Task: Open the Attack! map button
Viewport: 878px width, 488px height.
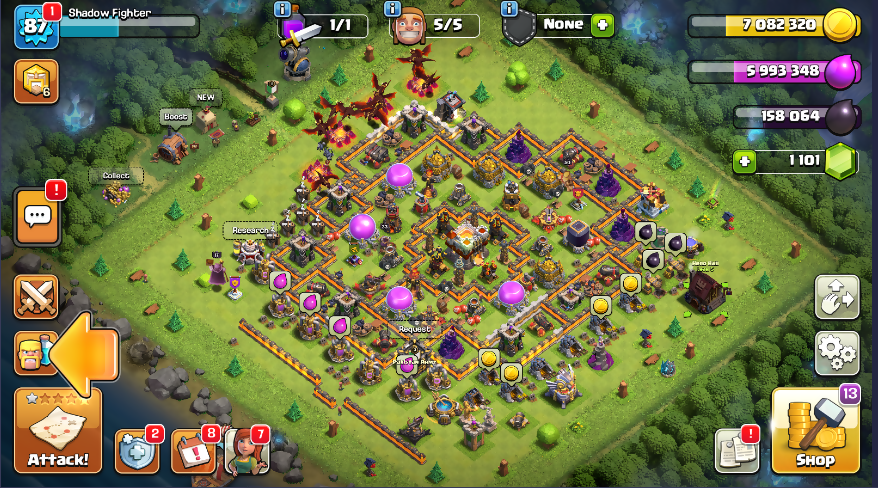Action: click(58, 432)
